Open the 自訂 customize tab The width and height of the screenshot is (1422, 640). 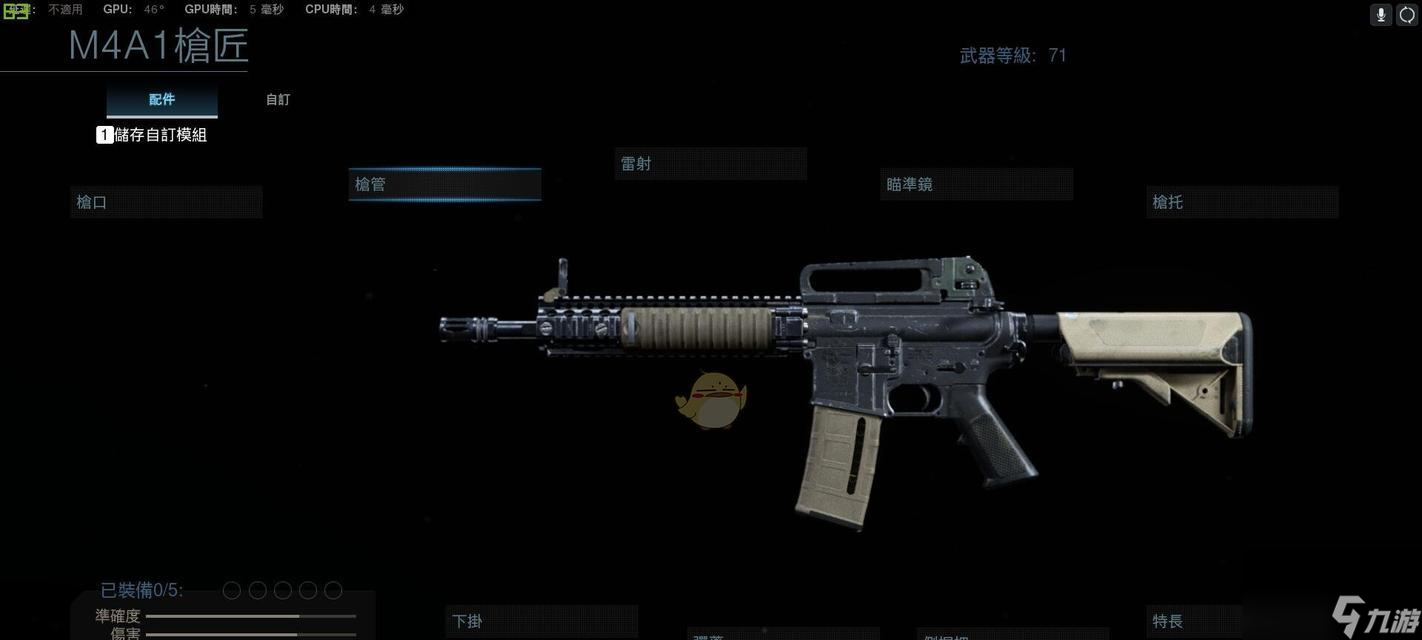pyautogui.click(x=278, y=100)
